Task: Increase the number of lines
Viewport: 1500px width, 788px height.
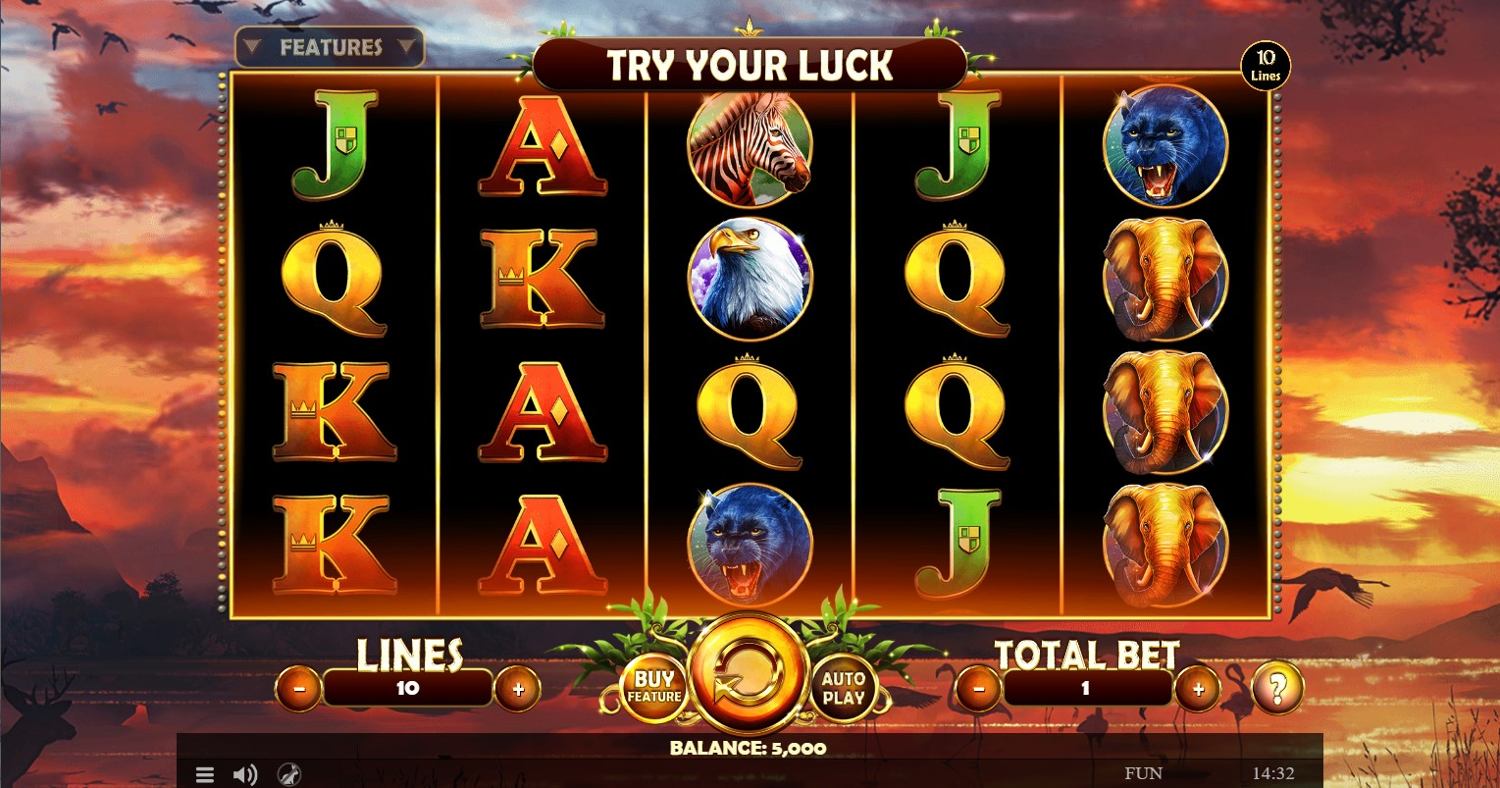Action: point(518,688)
